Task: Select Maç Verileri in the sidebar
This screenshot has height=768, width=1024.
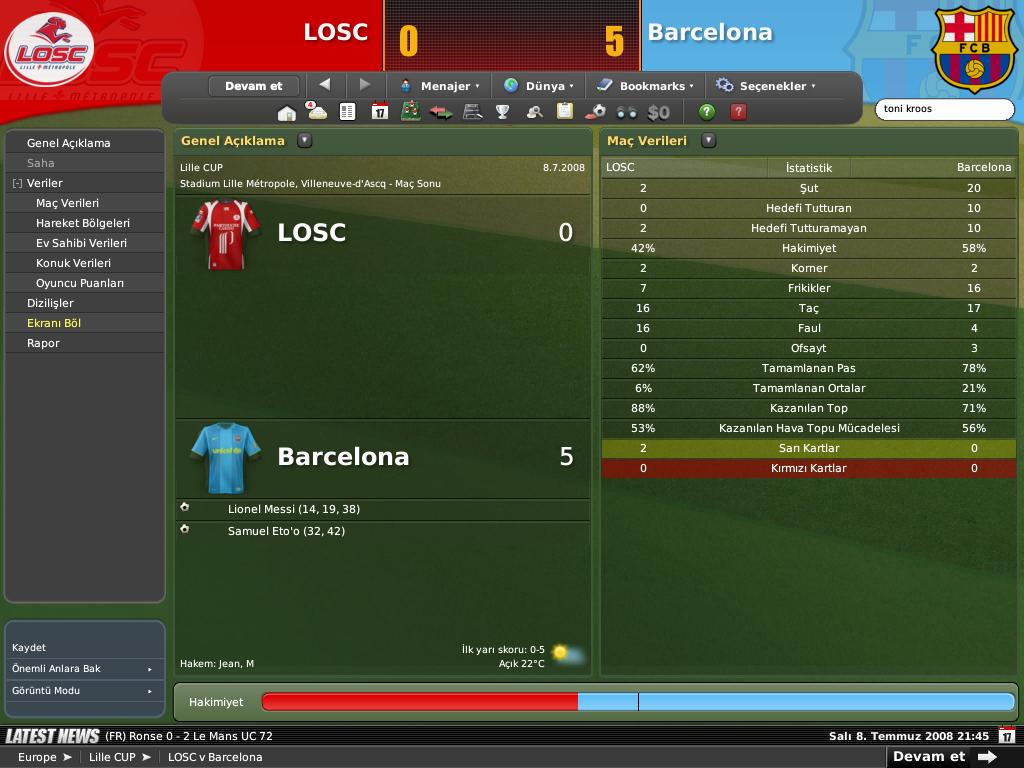Action: coord(68,203)
